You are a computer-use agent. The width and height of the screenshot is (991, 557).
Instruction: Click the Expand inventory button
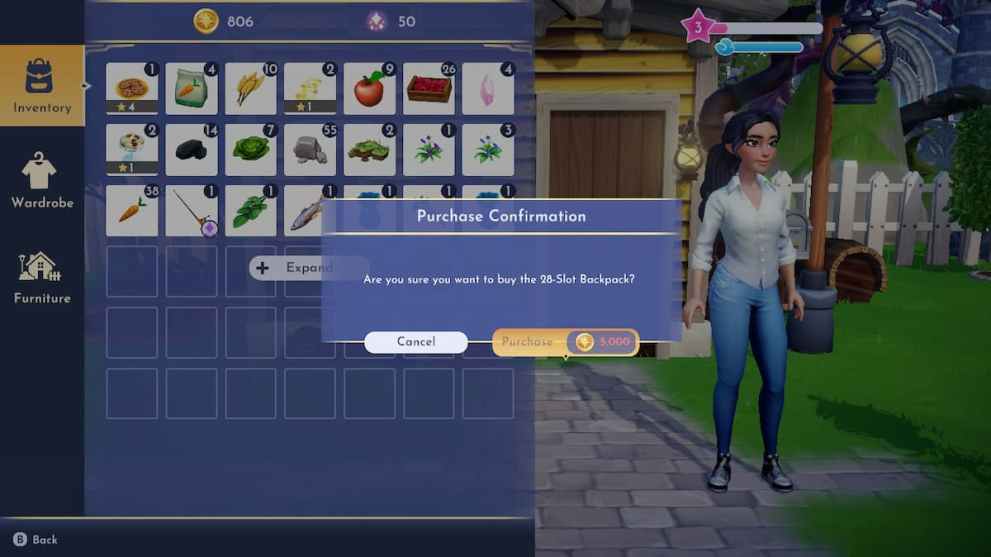(x=297, y=268)
